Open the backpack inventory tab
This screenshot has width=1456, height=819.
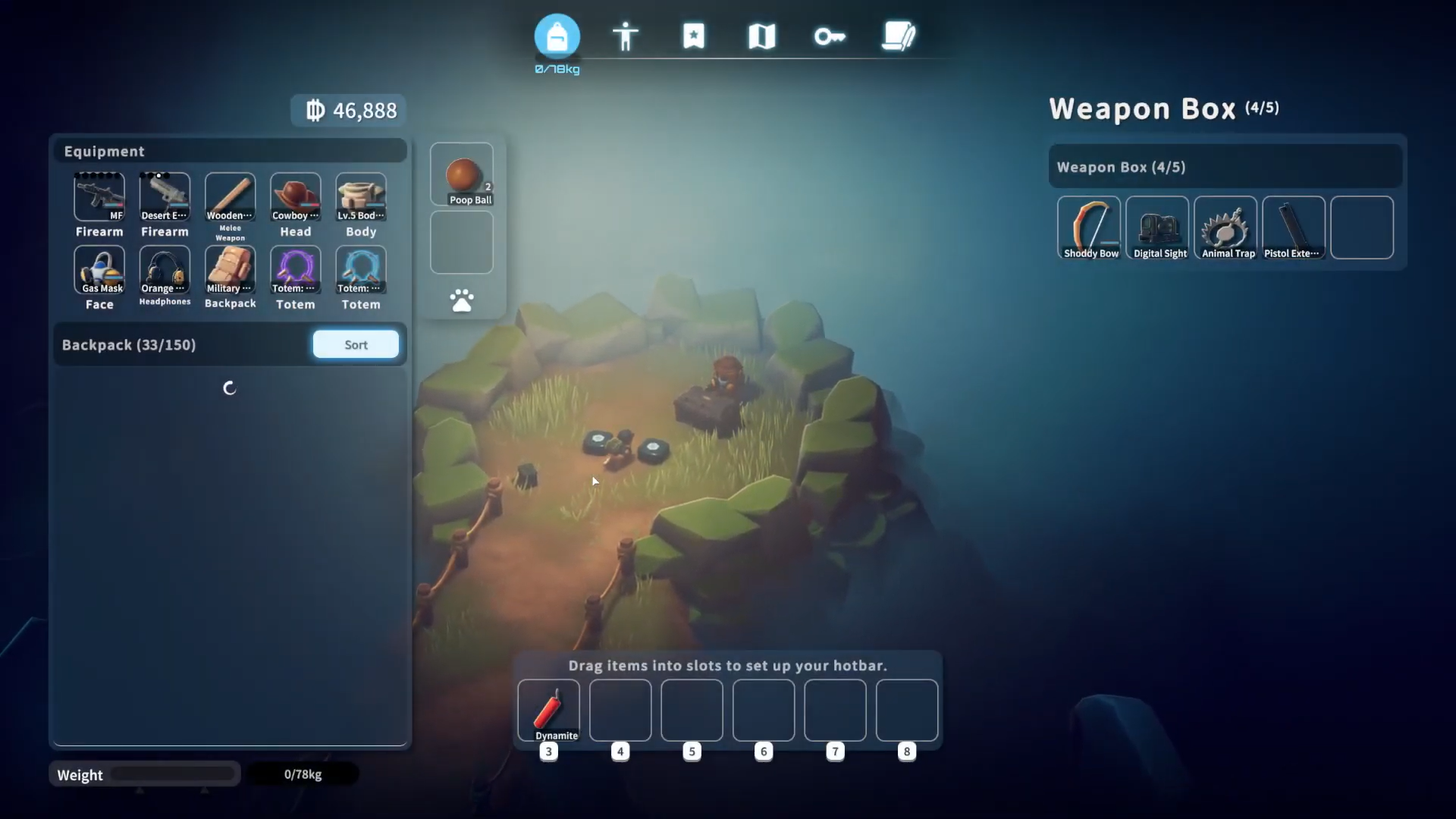(557, 36)
